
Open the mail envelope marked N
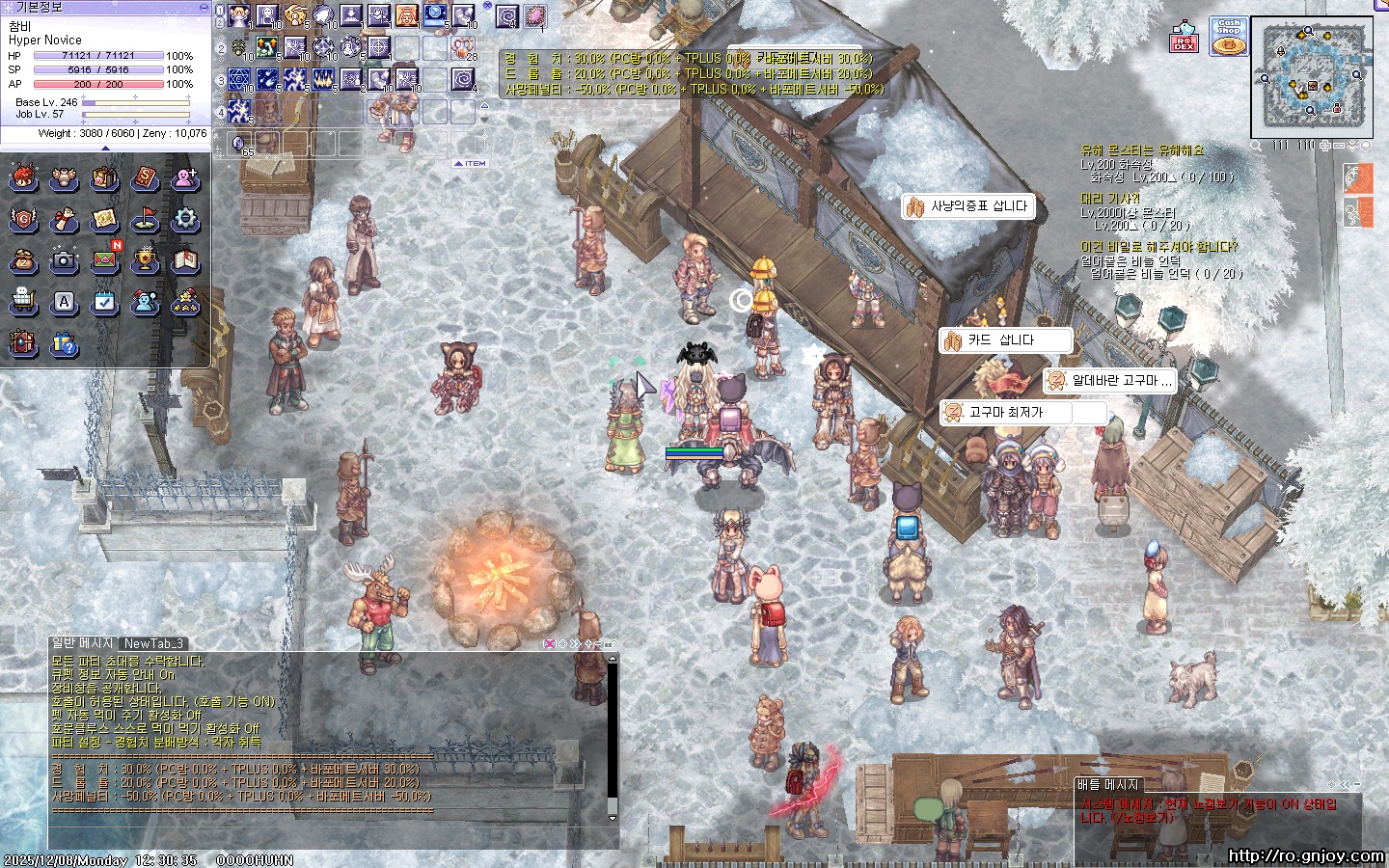104,260
